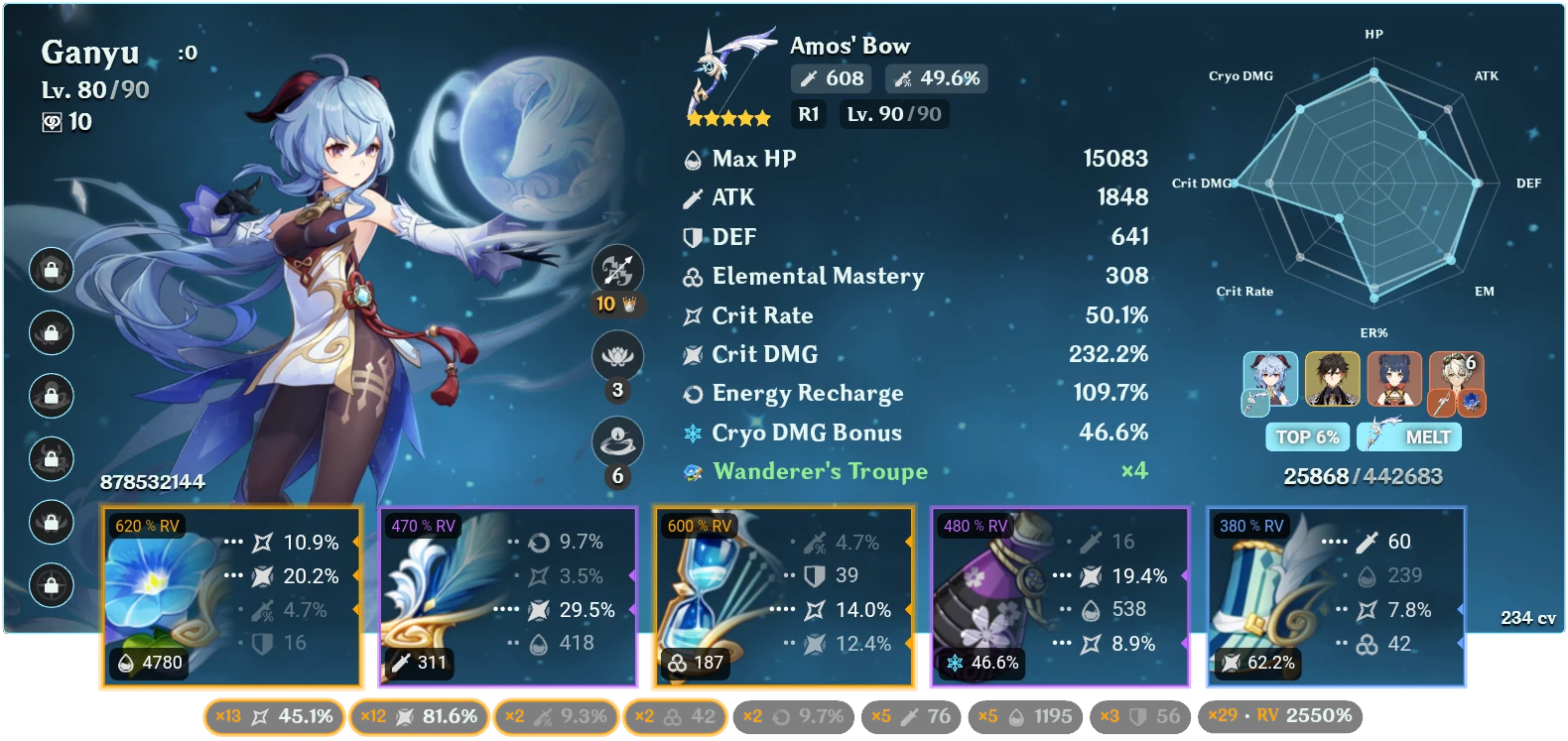Select the crowned Normal Attack talent icon

point(617,269)
